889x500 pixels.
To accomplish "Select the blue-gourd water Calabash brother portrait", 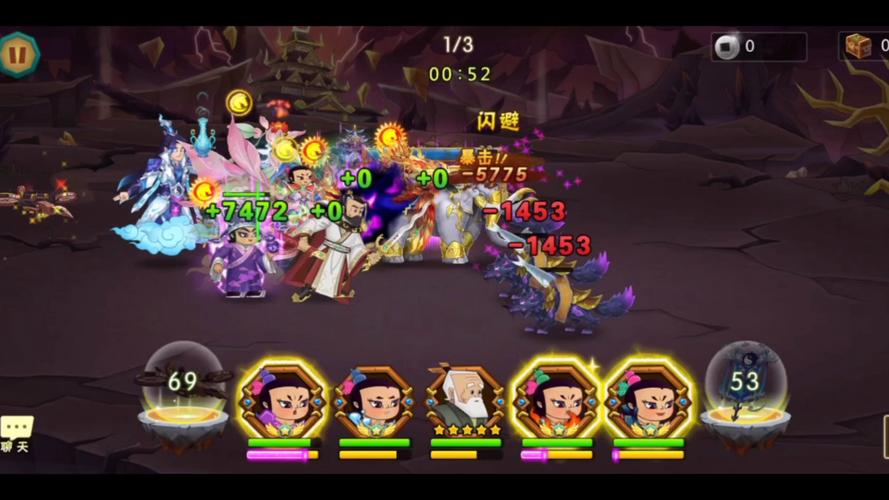I will (373, 399).
